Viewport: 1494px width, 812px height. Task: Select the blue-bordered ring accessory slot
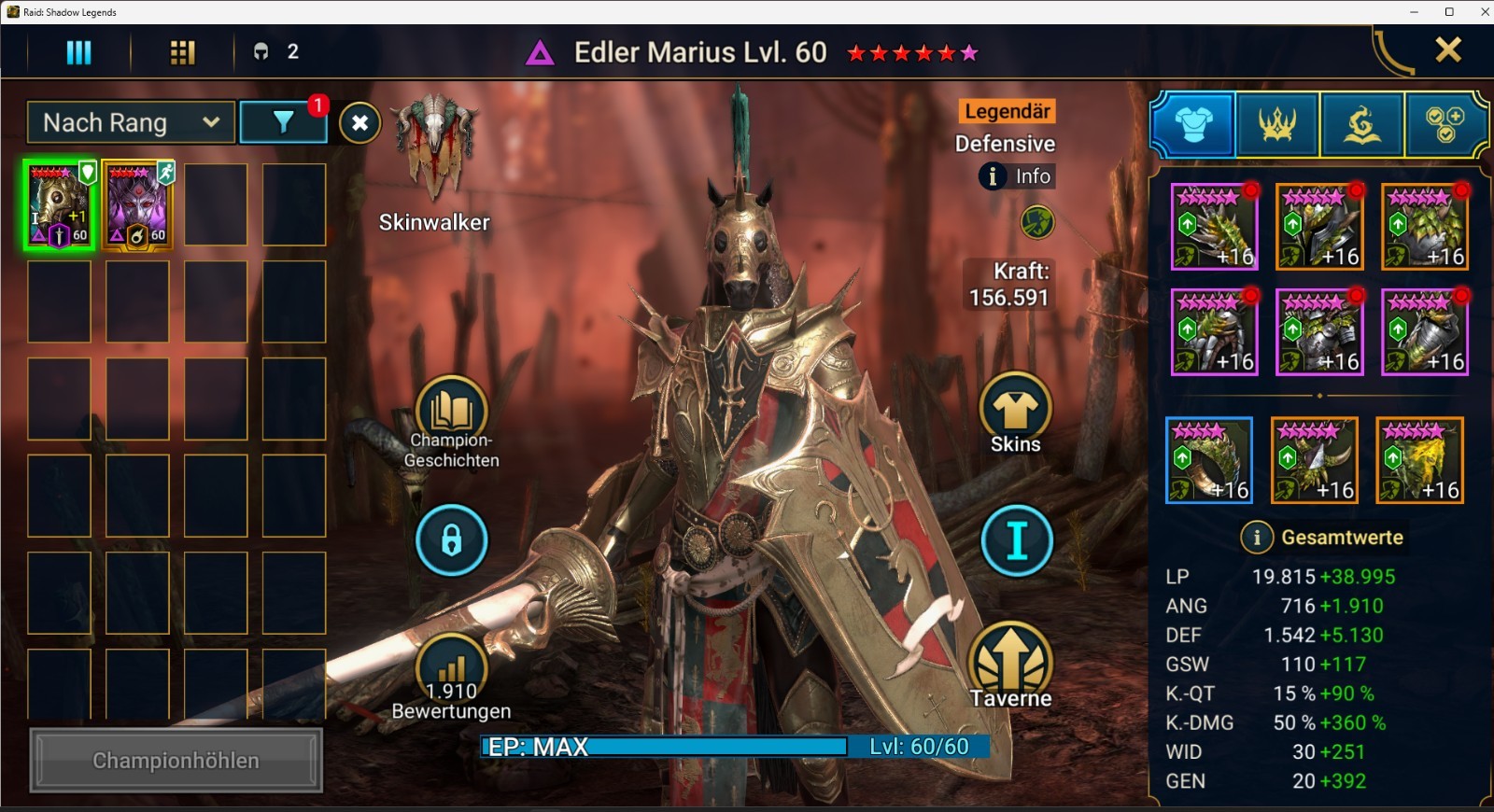(x=1209, y=460)
